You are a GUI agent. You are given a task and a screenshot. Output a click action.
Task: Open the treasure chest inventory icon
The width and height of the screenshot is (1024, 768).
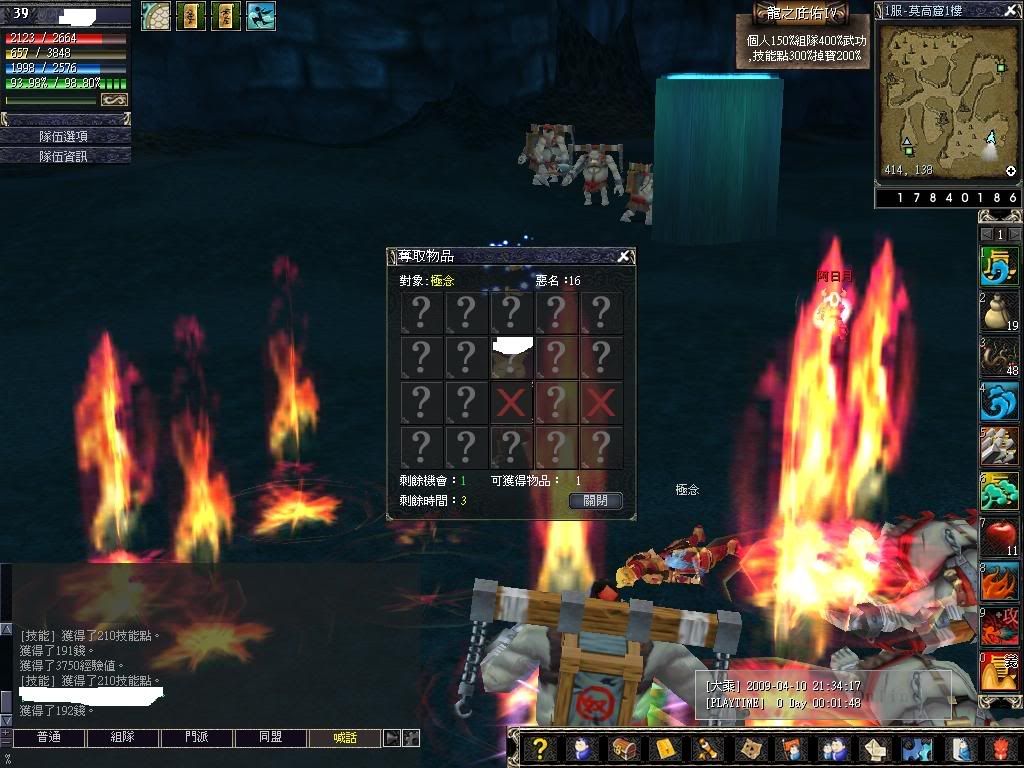[622, 749]
